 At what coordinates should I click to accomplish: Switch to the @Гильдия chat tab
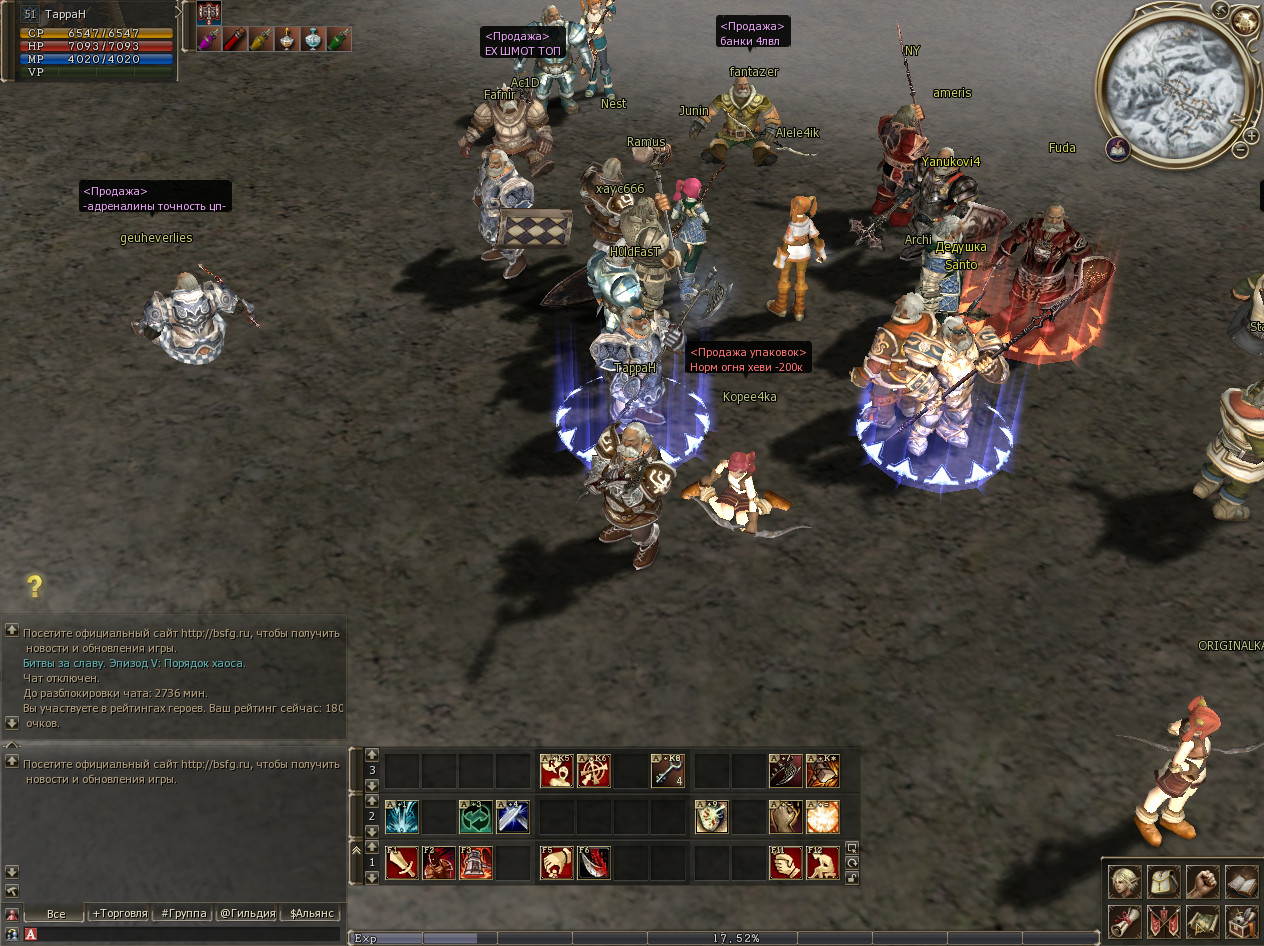tap(247, 913)
